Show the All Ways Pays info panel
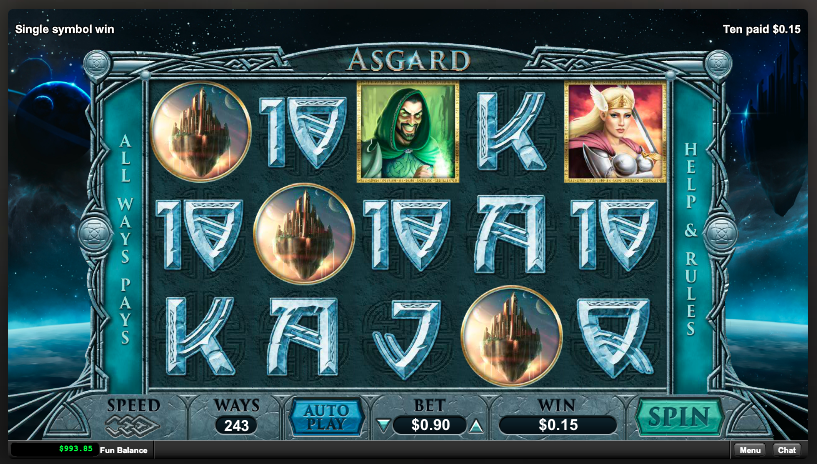The image size is (817, 464). click(x=126, y=237)
